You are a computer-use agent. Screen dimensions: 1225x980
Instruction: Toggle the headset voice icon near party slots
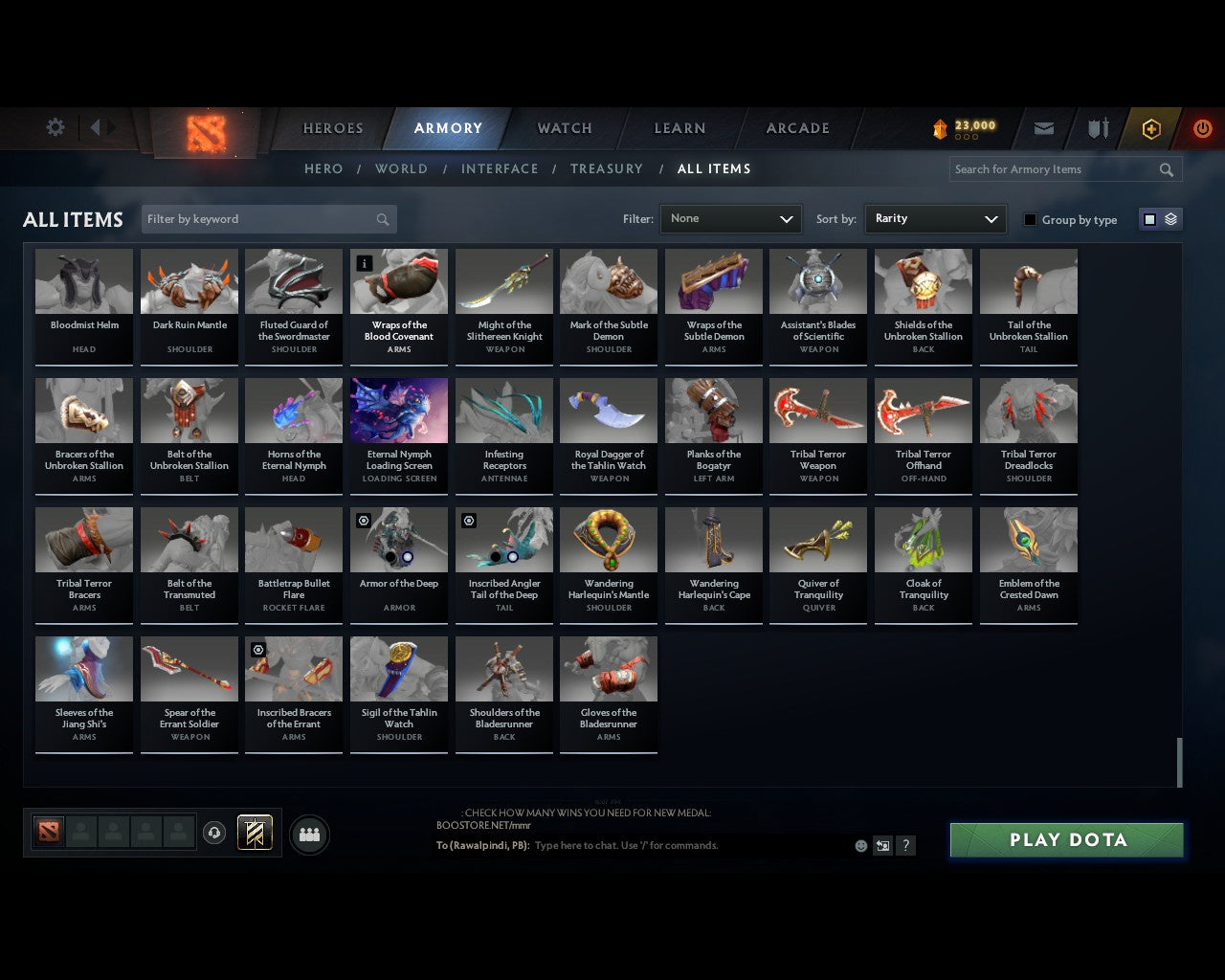(214, 832)
